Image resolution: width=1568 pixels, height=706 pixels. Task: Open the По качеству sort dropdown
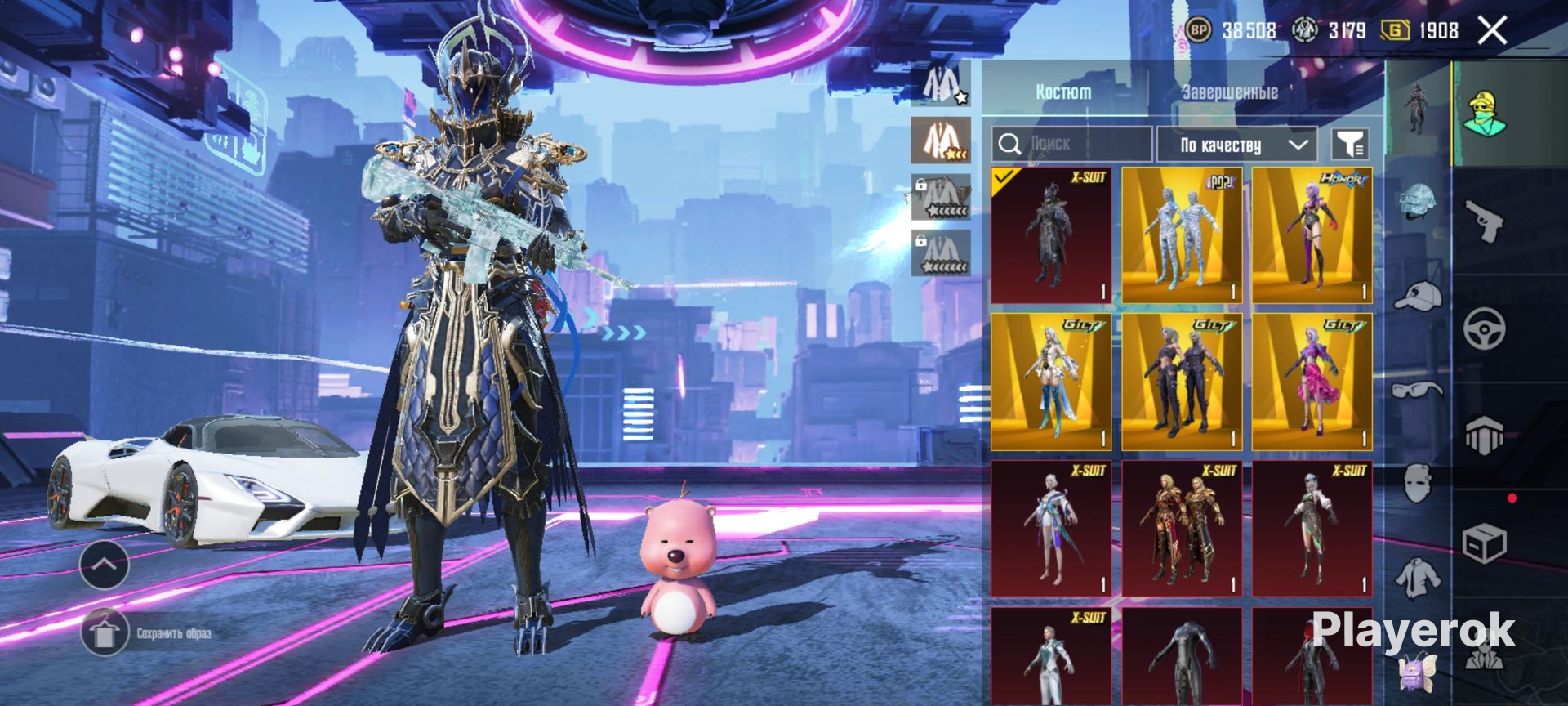coord(1237,145)
